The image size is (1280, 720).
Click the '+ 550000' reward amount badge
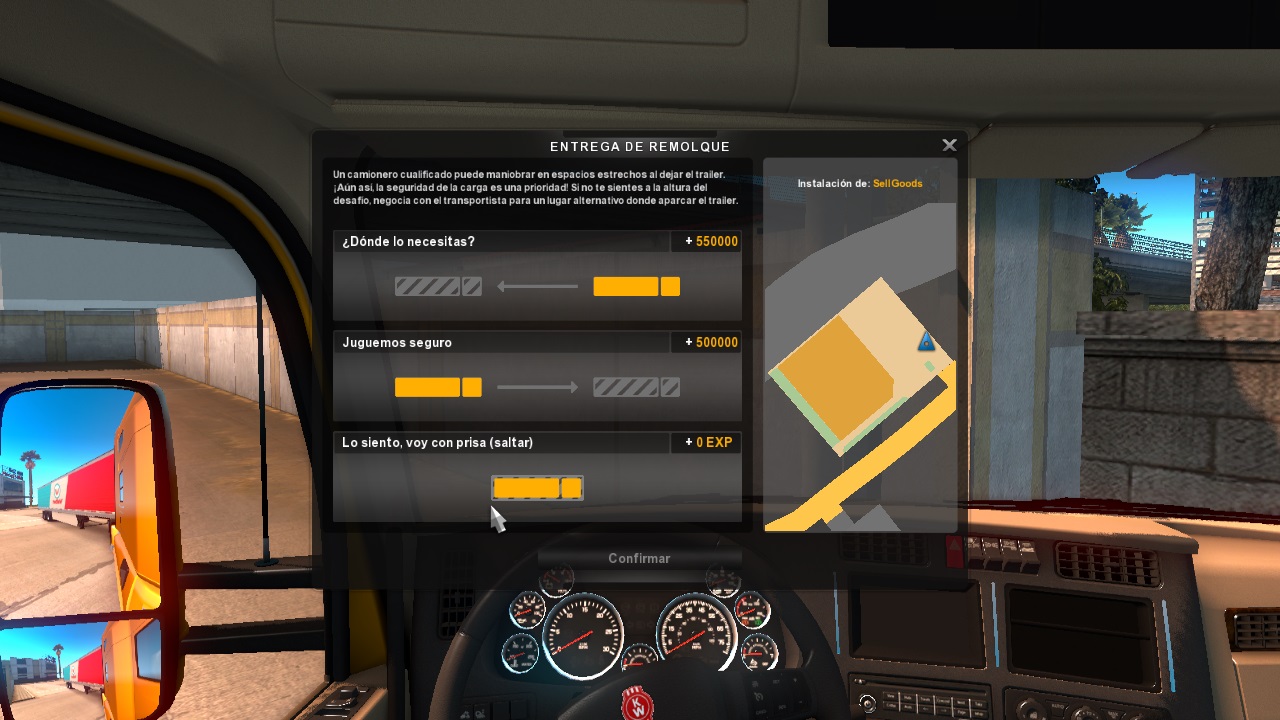[707, 241]
